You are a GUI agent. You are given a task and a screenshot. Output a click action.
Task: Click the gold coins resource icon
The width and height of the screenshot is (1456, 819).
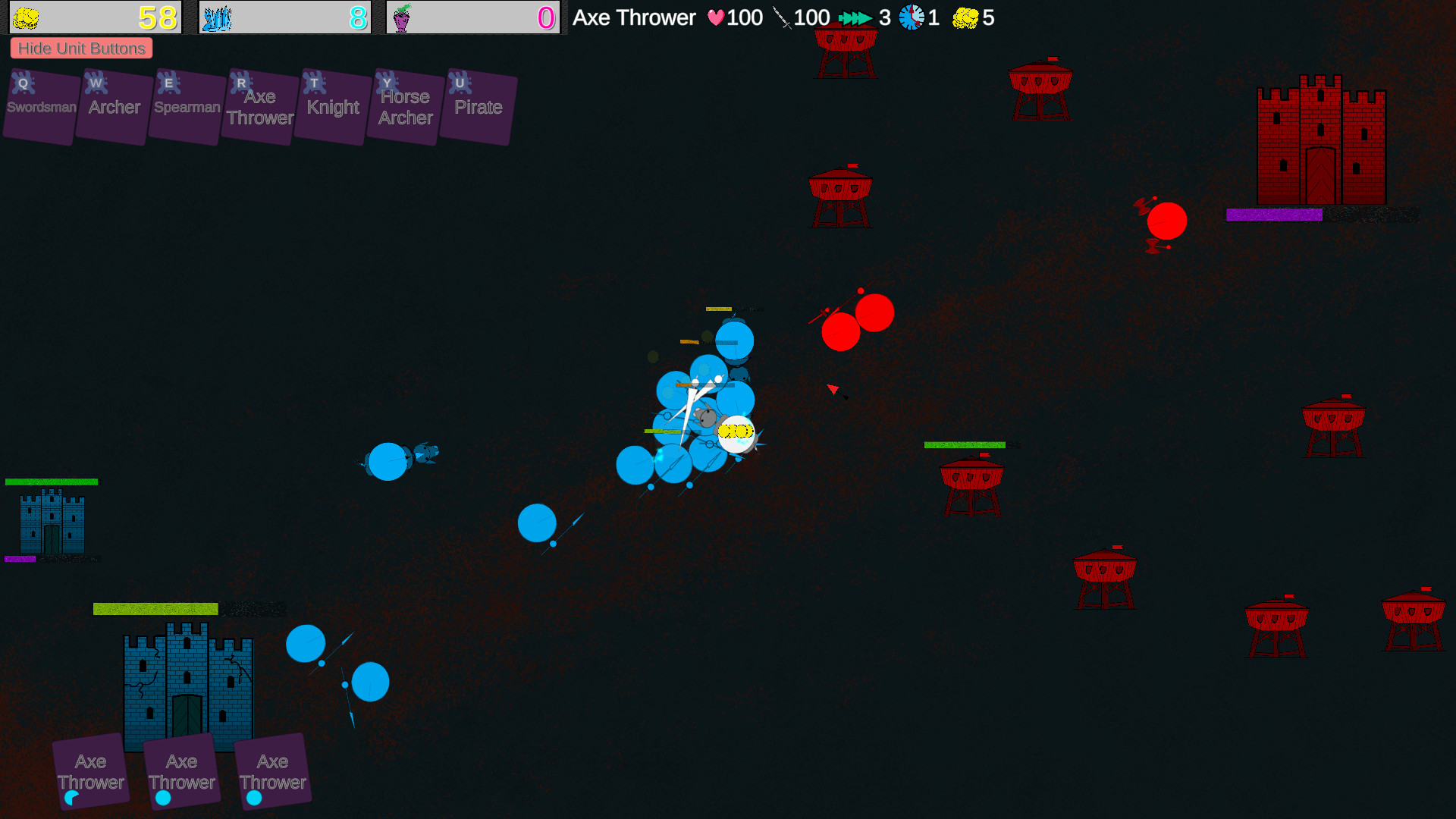click(x=27, y=16)
